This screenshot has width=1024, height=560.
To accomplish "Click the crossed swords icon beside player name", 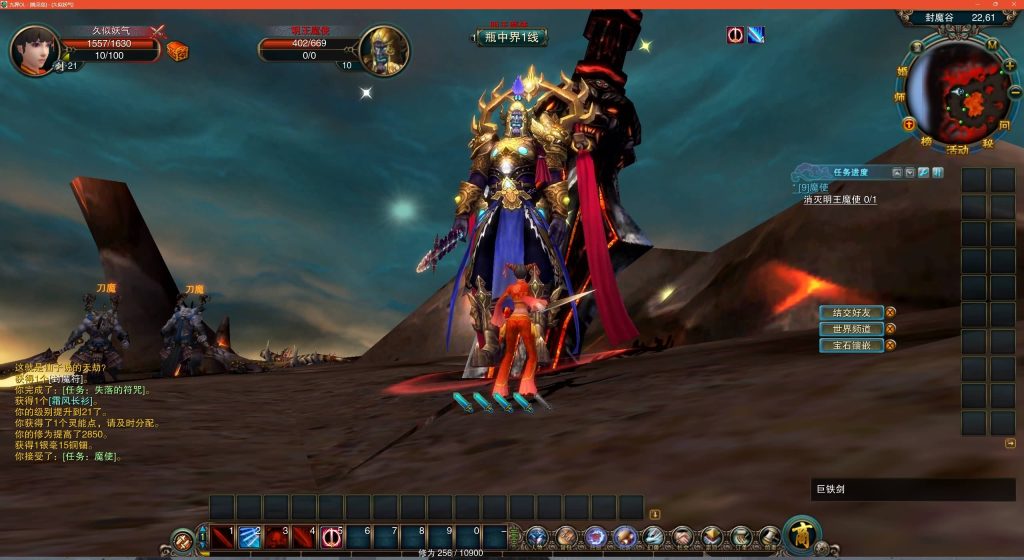I will pos(157,31).
